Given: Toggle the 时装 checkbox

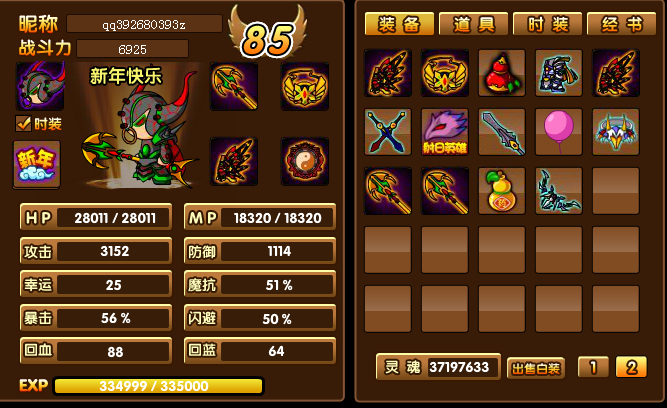Looking at the screenshot, I should tap(24, 124).
